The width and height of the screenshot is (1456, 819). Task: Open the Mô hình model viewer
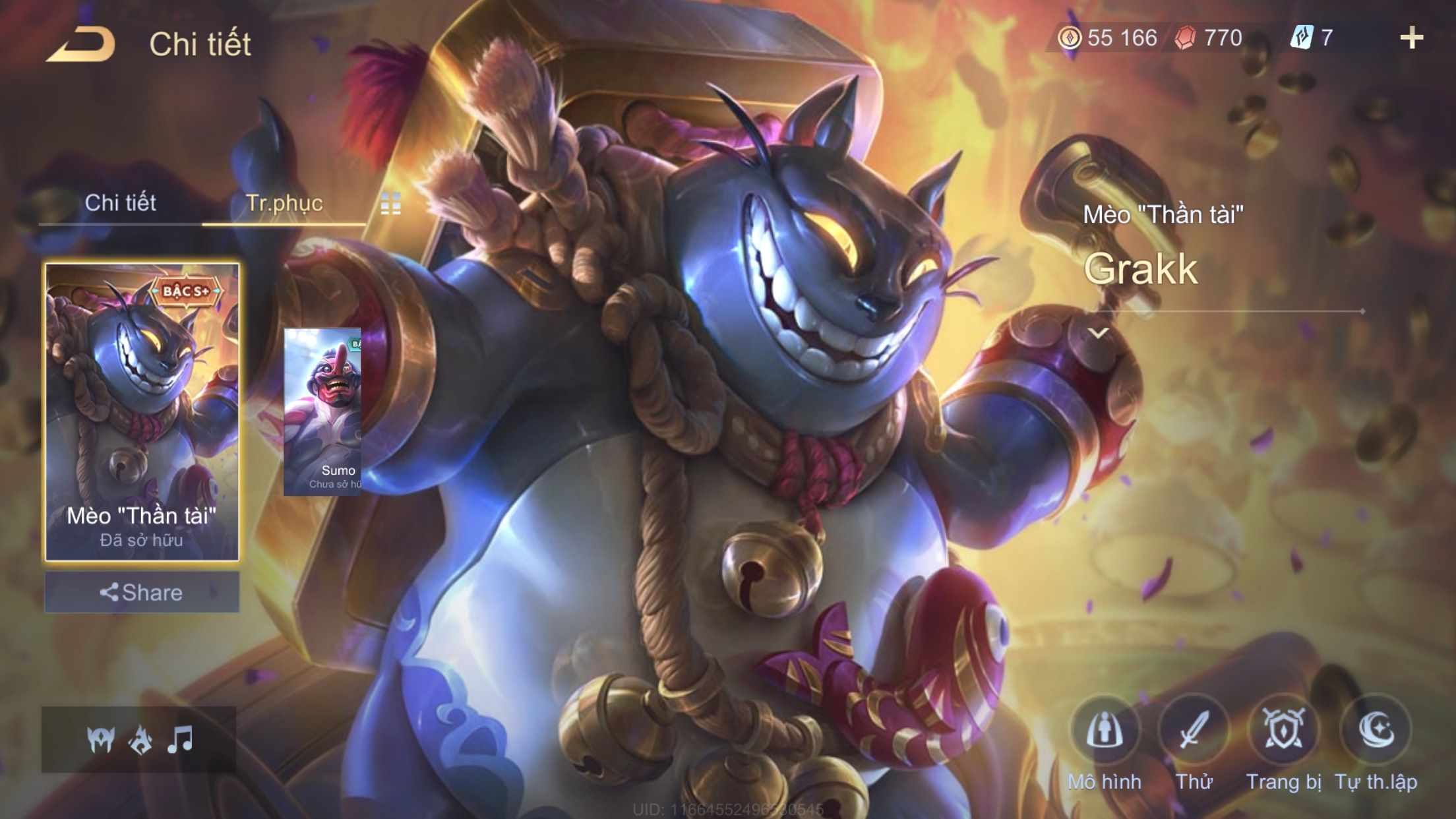(1105, 731)
